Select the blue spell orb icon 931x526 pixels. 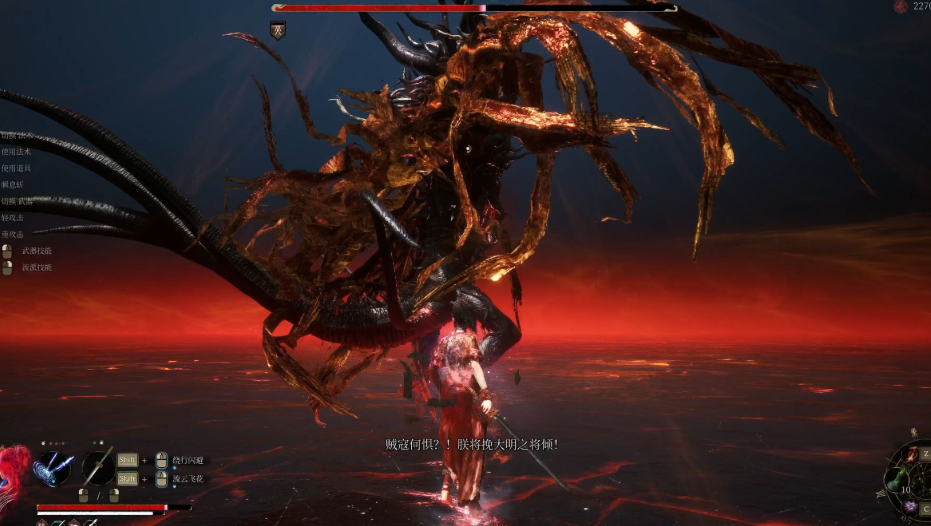tap(51, 468)
